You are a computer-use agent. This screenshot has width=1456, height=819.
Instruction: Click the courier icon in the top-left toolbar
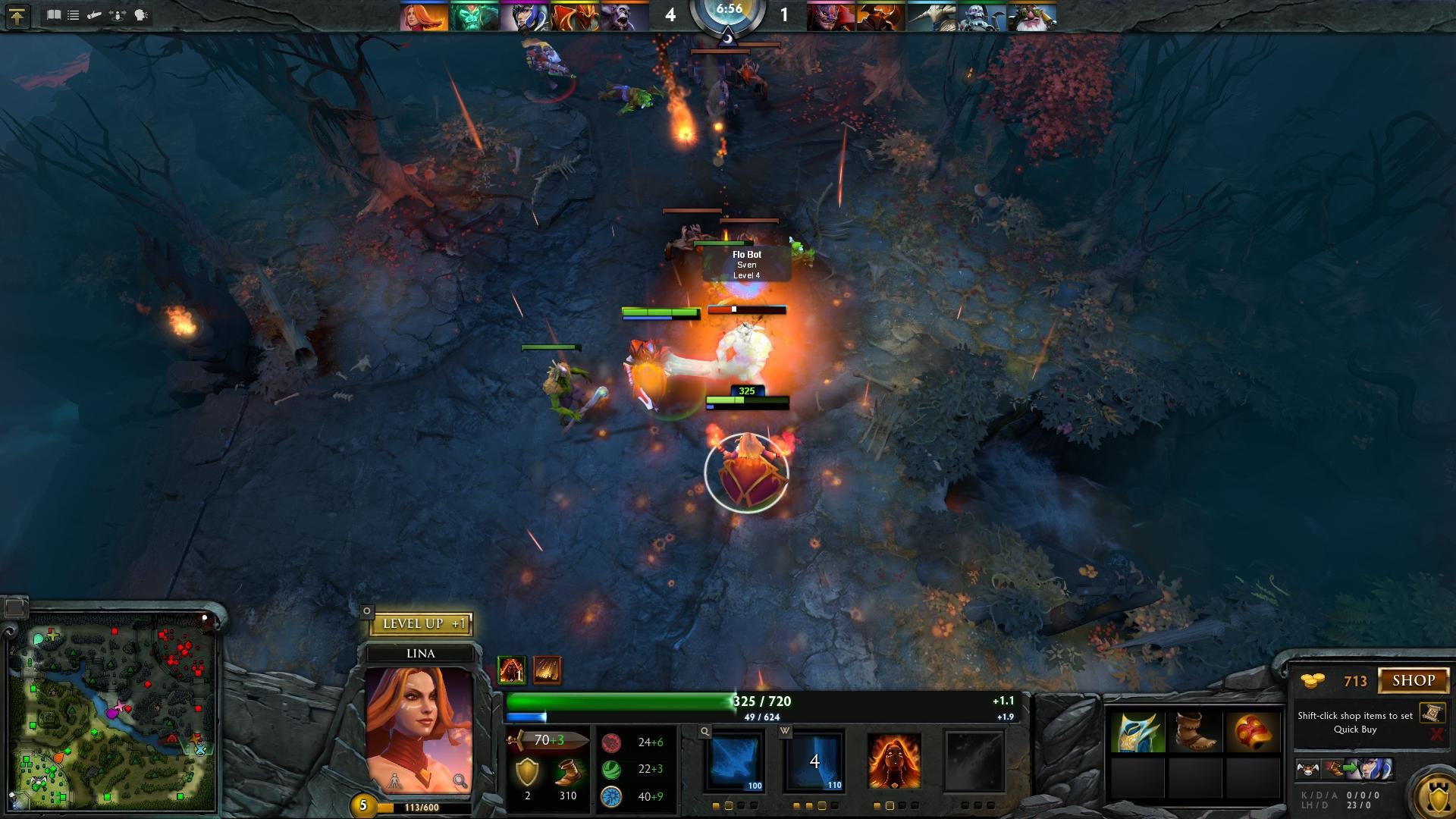[x=94, y=14]
